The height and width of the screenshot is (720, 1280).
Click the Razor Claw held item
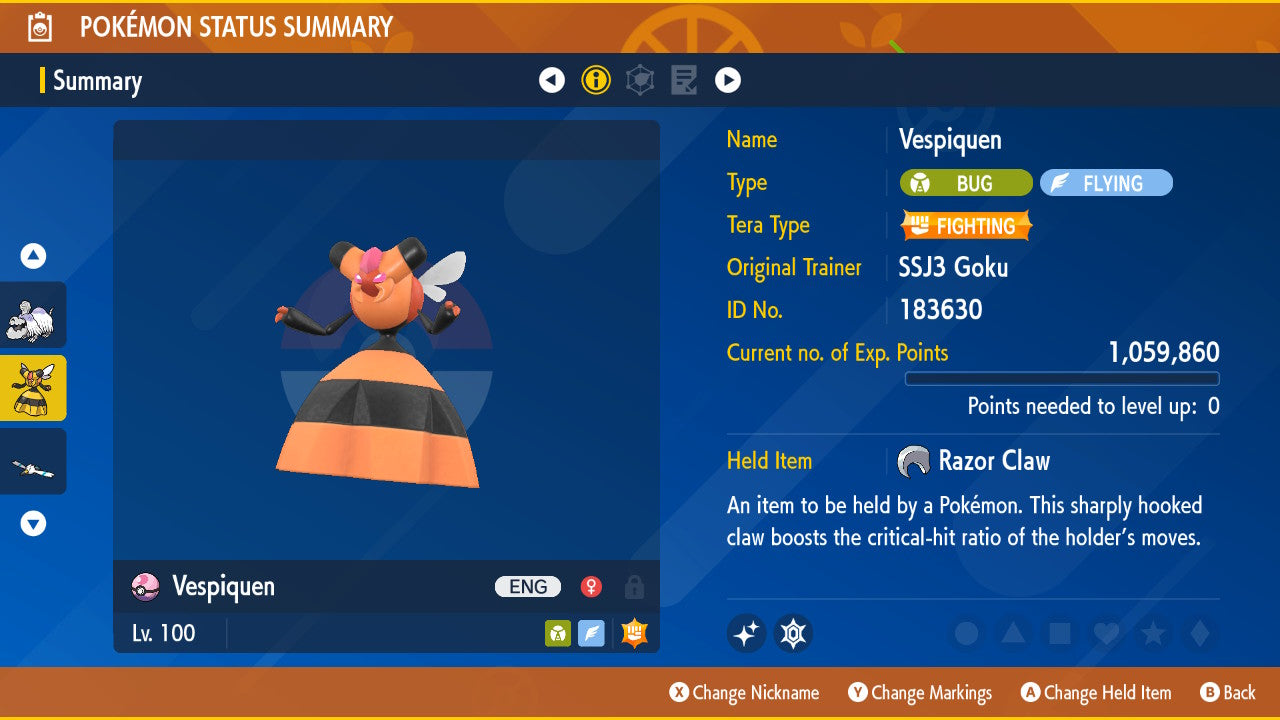(975, 461)
